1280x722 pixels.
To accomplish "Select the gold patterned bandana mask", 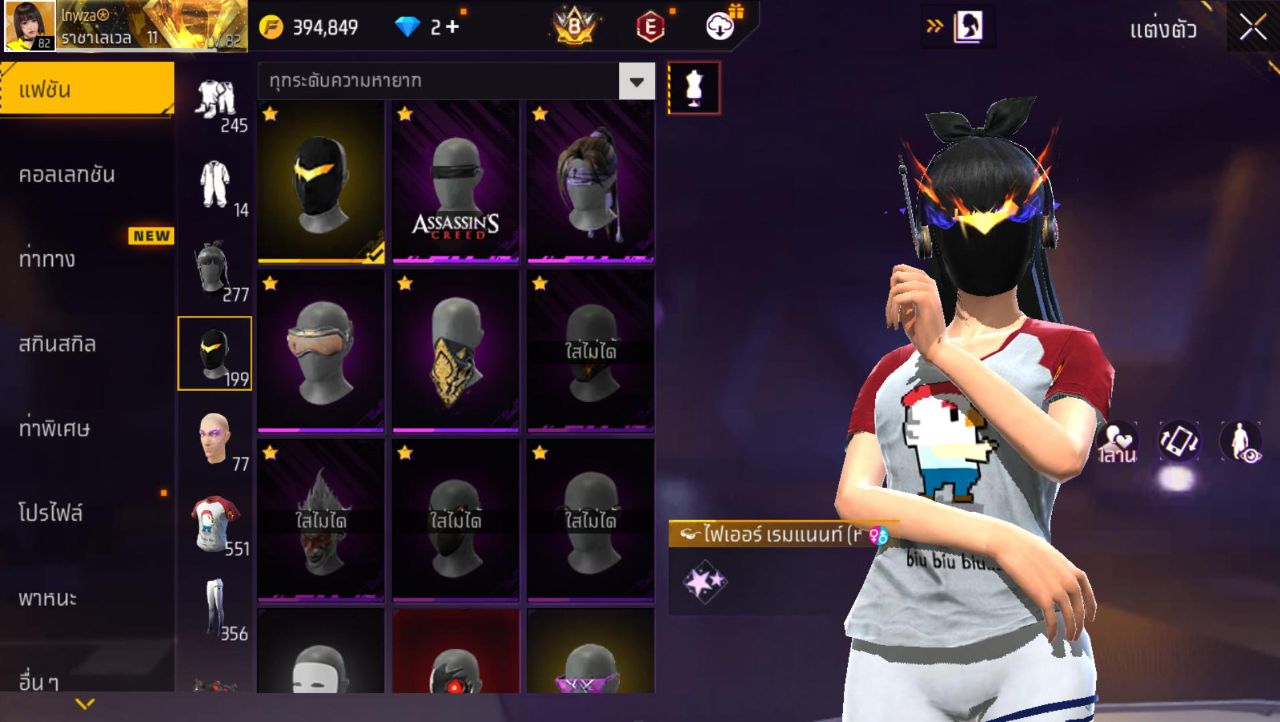I will click(x=455, y=350).
